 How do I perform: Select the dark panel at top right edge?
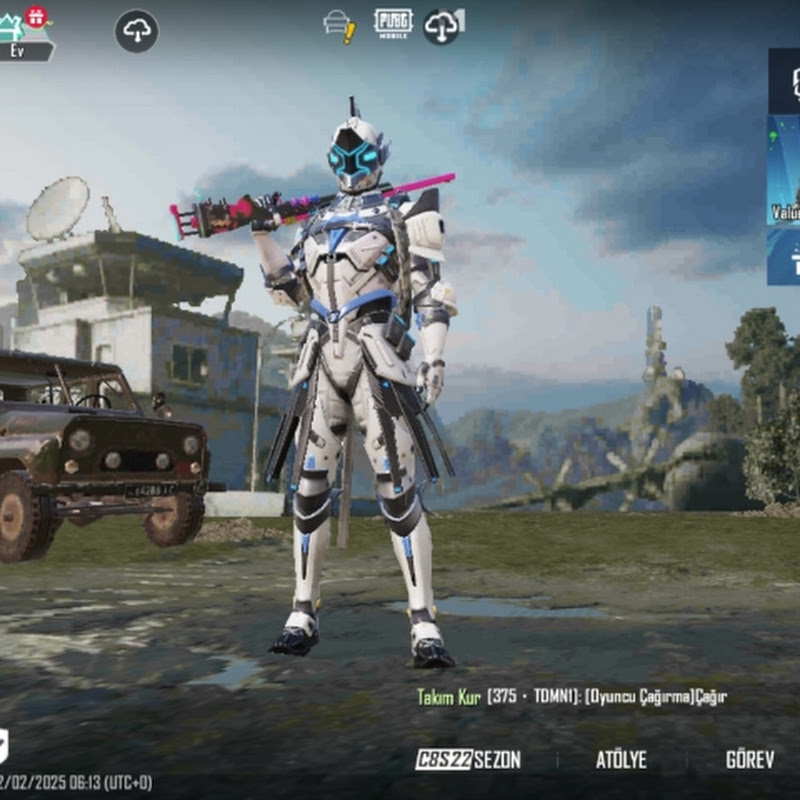pos(785,80)
